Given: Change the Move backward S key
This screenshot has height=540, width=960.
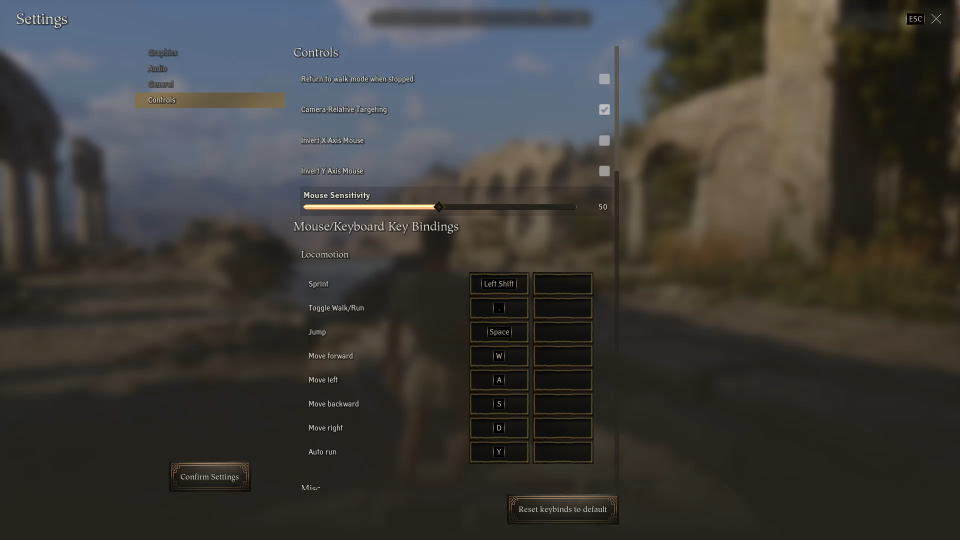Looking at the screenshot, I should coord(499,404).
